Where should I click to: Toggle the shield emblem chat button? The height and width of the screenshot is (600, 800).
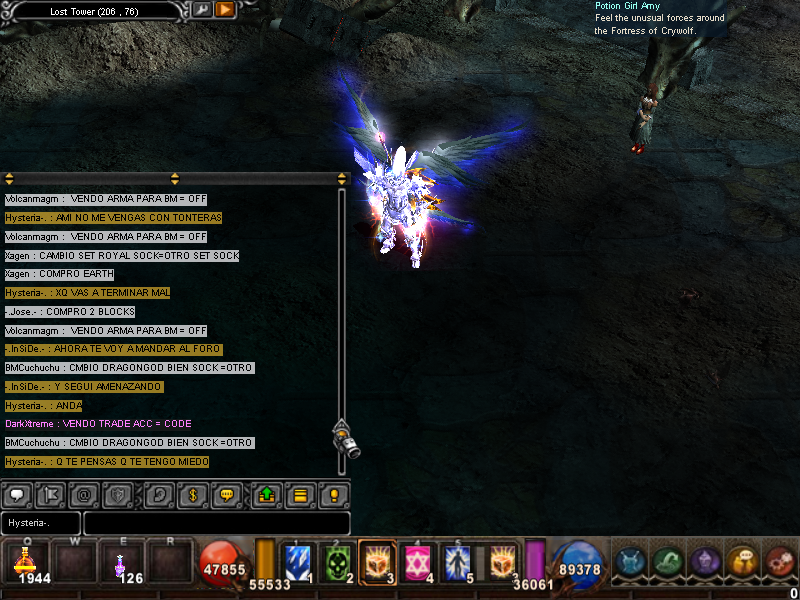click(x=118, y=494)
